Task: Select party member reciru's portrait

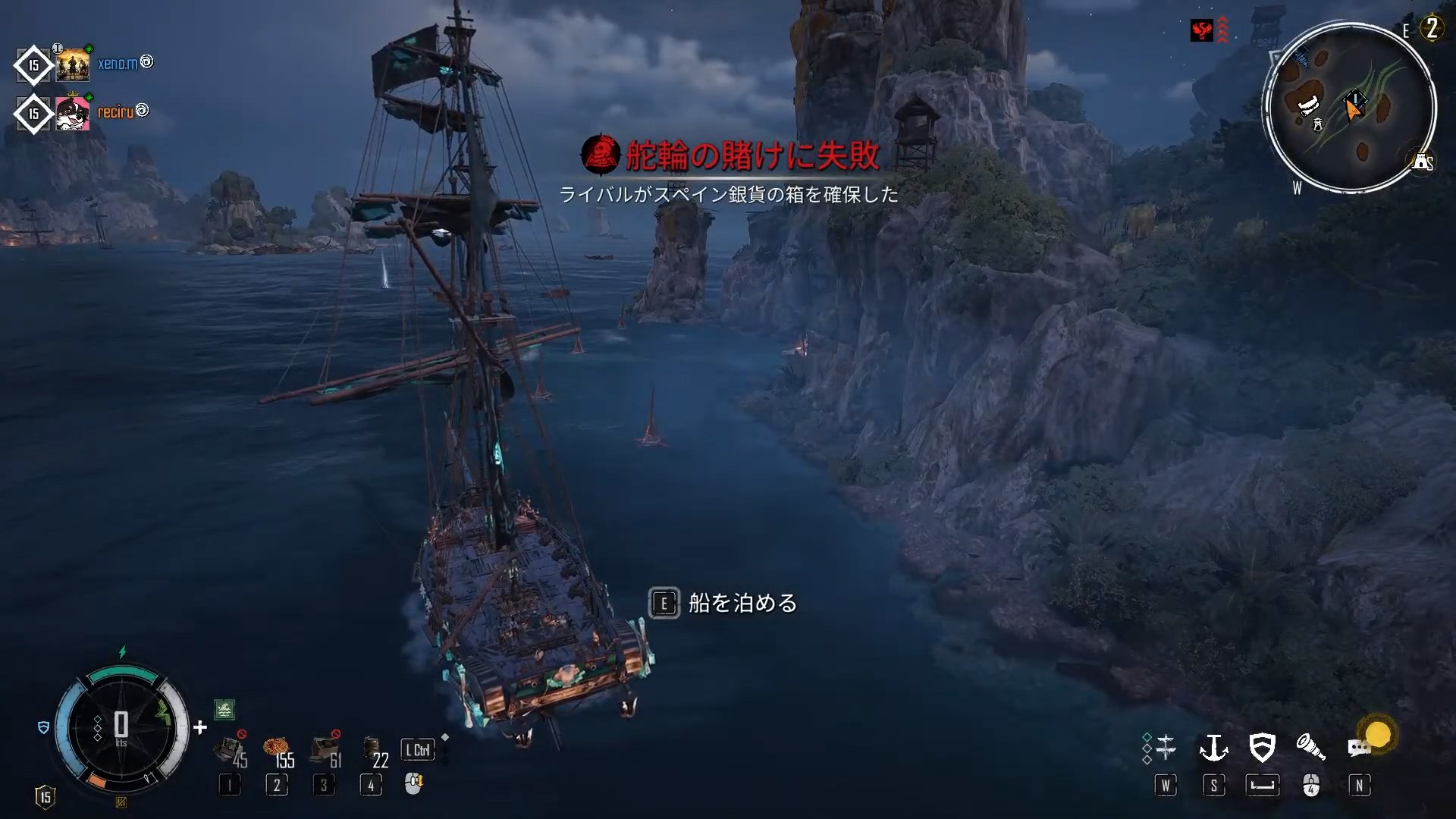Action: pos(73,114)
